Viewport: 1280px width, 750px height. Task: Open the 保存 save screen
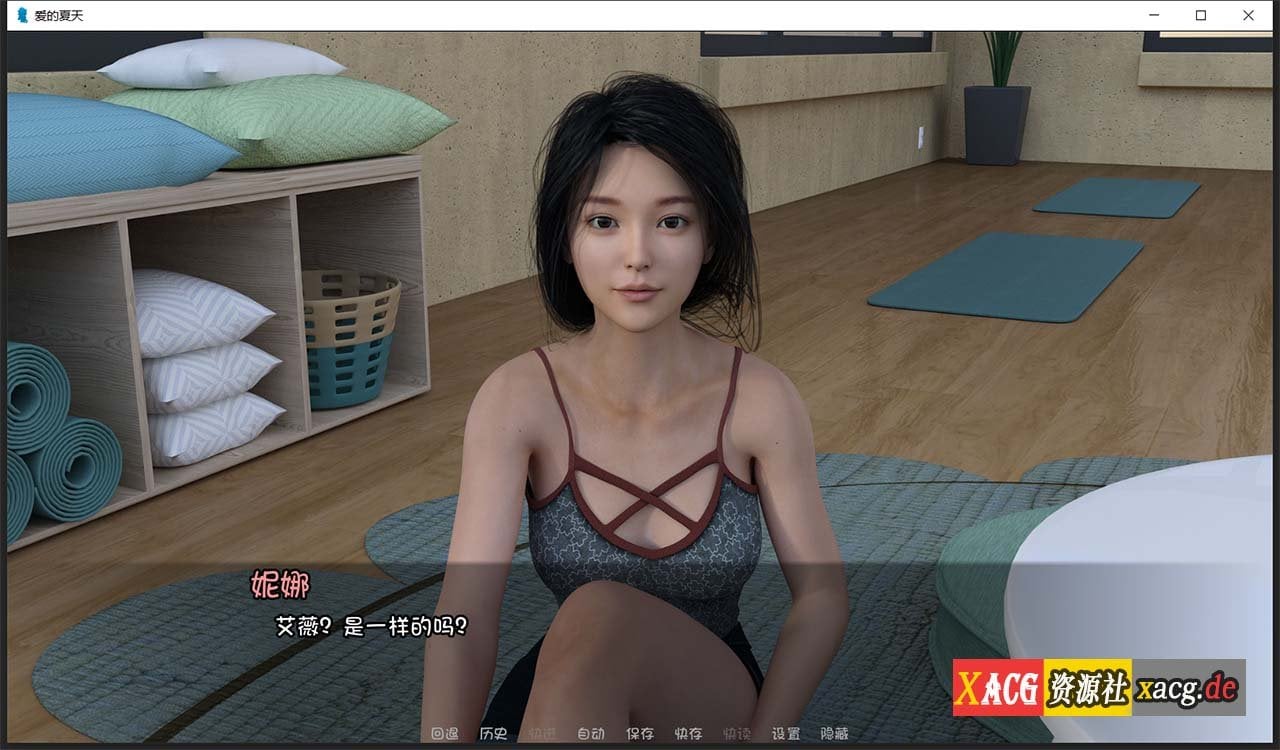pyautogui.click(x=642, y=733)
